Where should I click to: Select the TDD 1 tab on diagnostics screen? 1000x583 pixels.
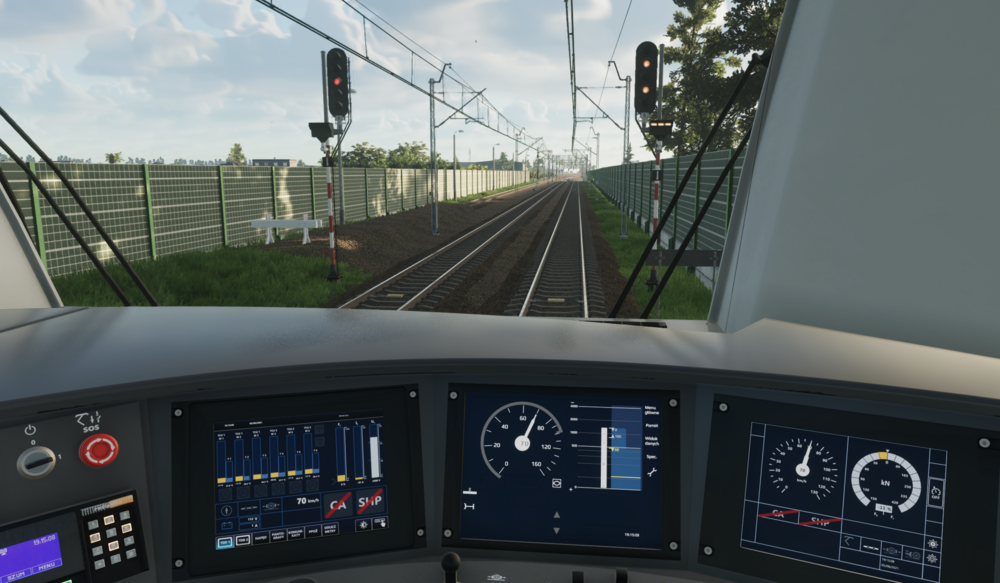click(225, 540)
